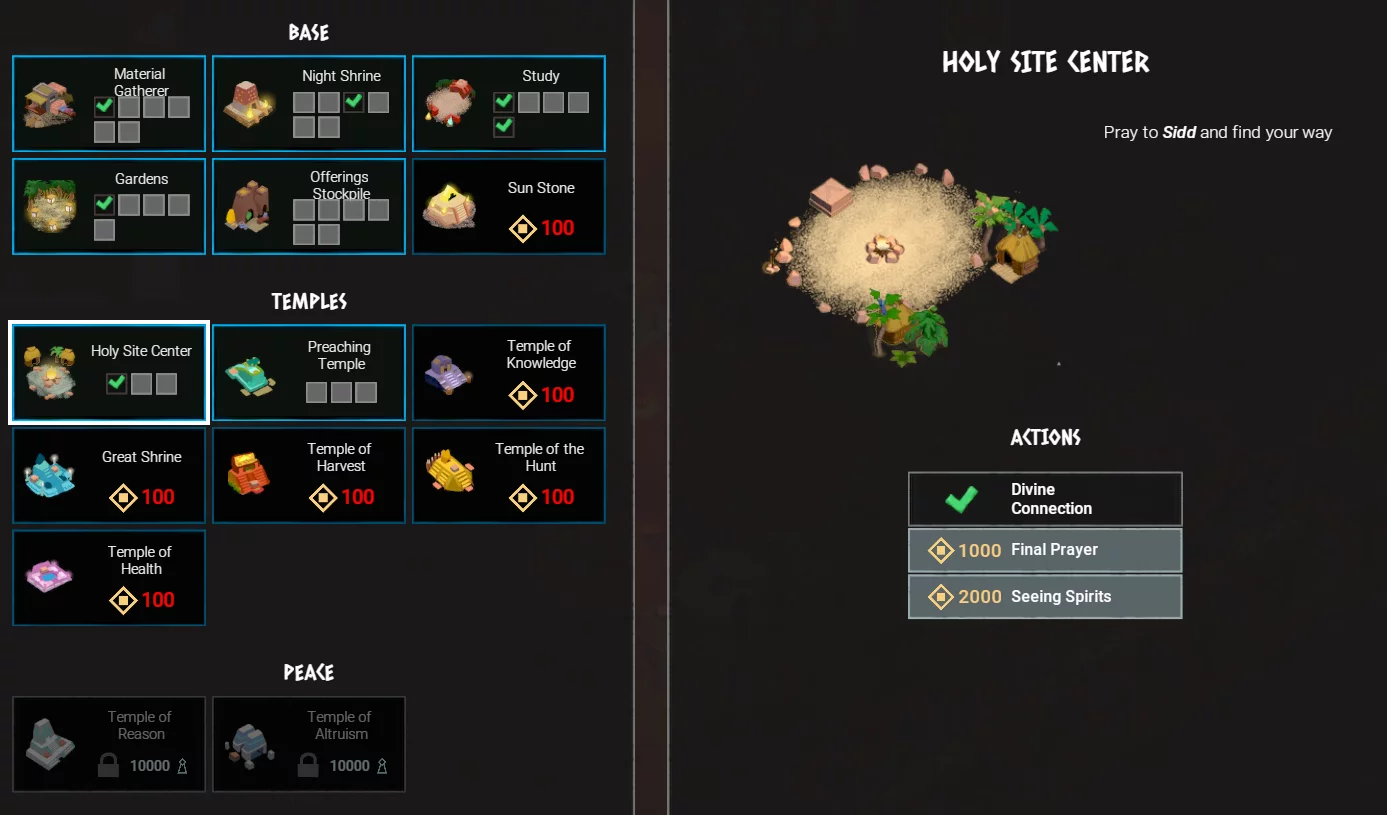Screen dimensions: 1387x815
Task: Select the Sun Stone tile
Action: coord(509,206)
